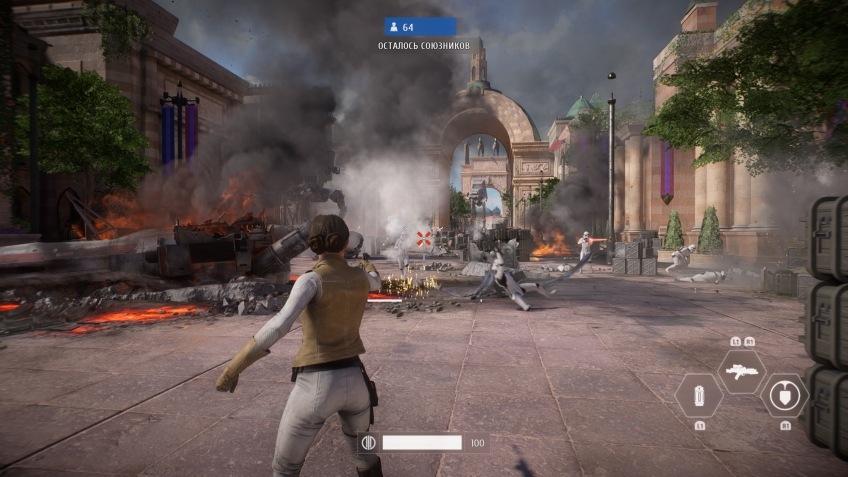
Task: Activate the blaster rifle ability hexagon
Action: click(741, 372)
